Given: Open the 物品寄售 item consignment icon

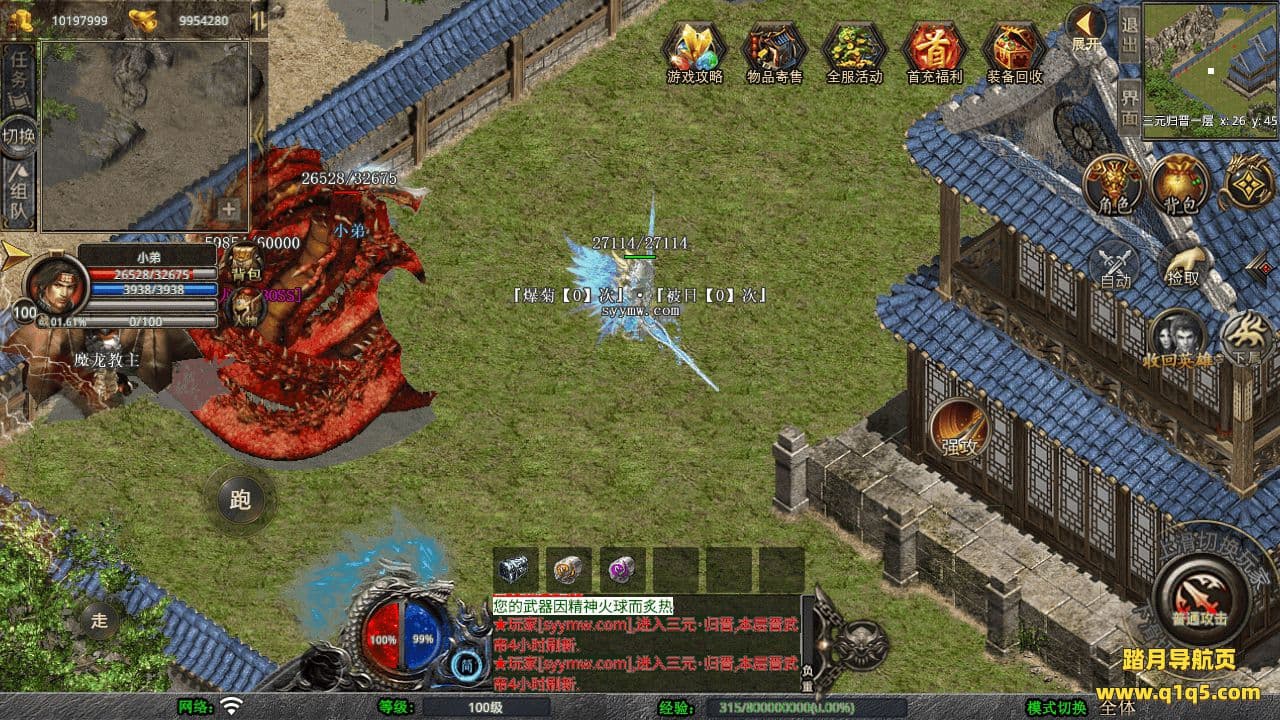Looking at the screenshot, I should tap(774, 51).
